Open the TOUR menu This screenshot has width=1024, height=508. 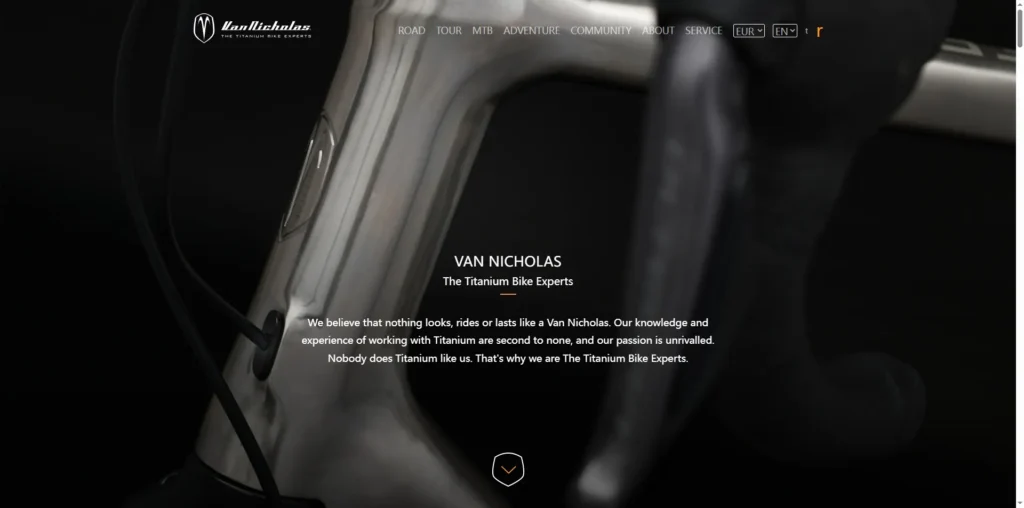tap(449, 31)
